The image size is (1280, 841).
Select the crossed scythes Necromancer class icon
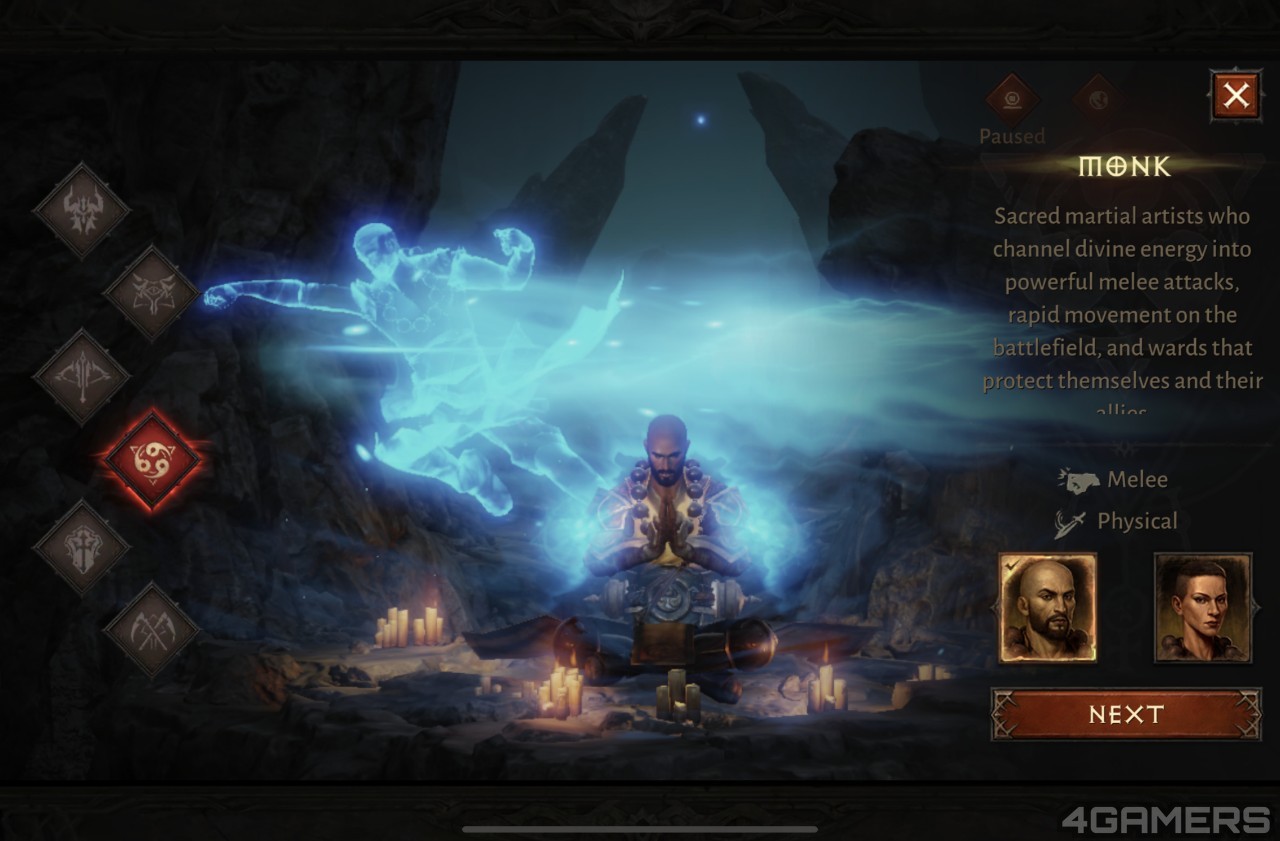pyautogui.click(x=152, y=629)
